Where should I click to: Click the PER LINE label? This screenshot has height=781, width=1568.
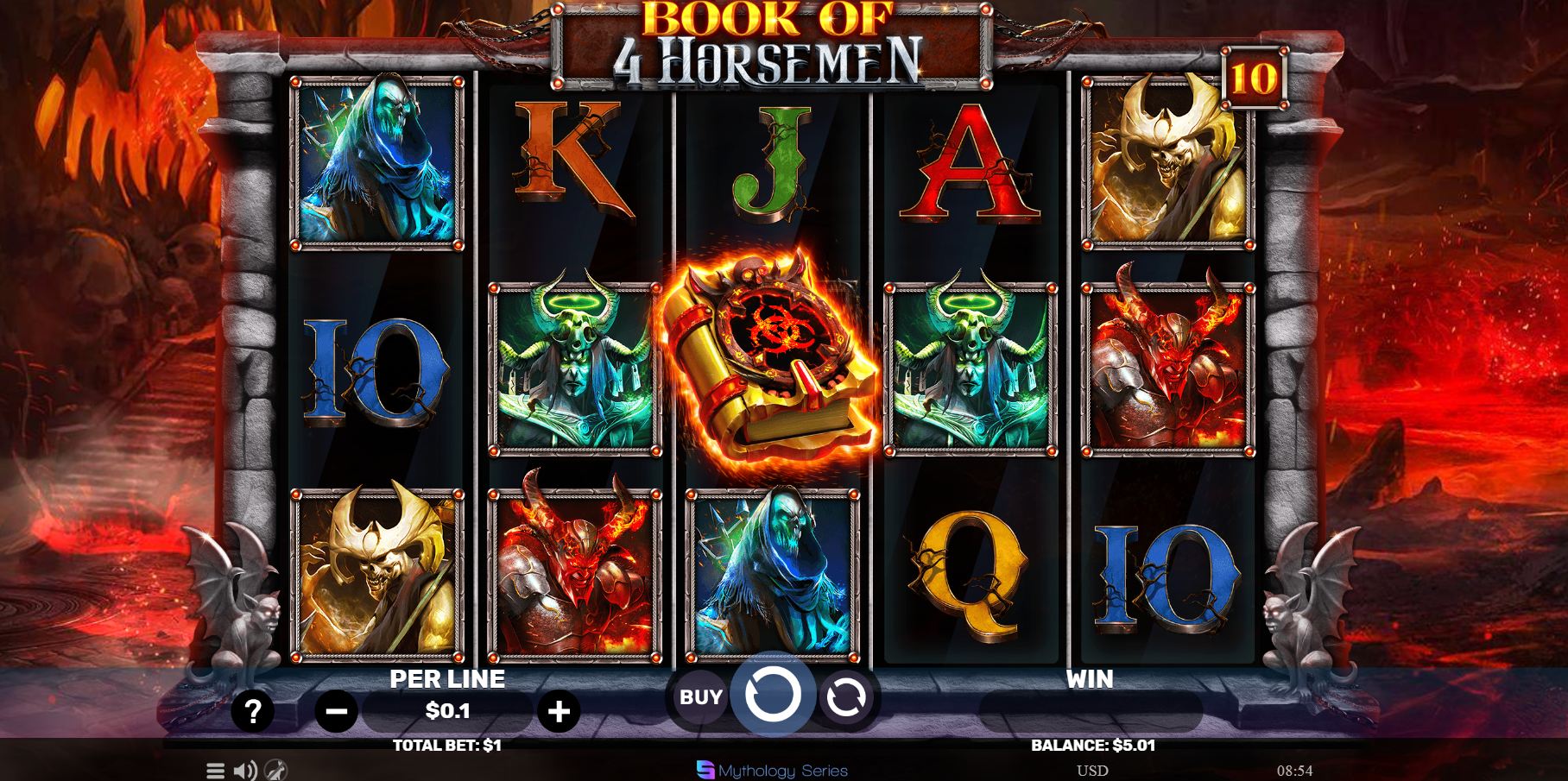pyautogui.click(x=447, y=678)
